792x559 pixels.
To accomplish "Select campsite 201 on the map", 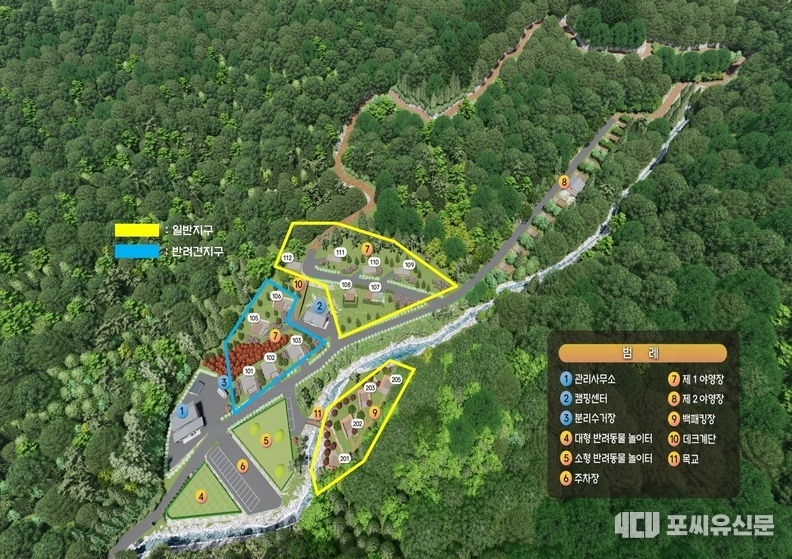I will [345, 459].
